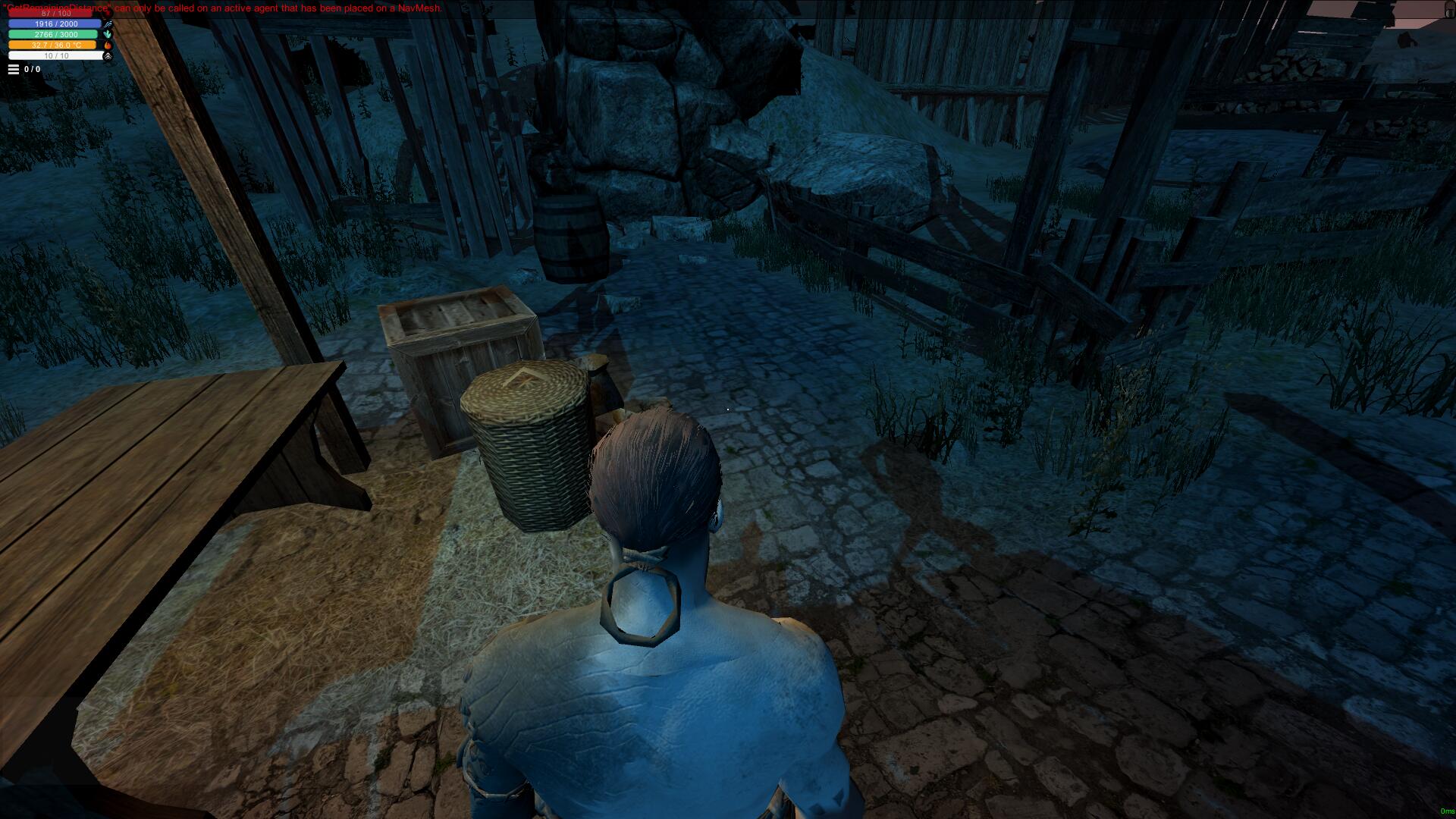Viewport: 1456px width, 819px height.
Task: Click the crosshair dot at screen center
Action: pos(728,409)
